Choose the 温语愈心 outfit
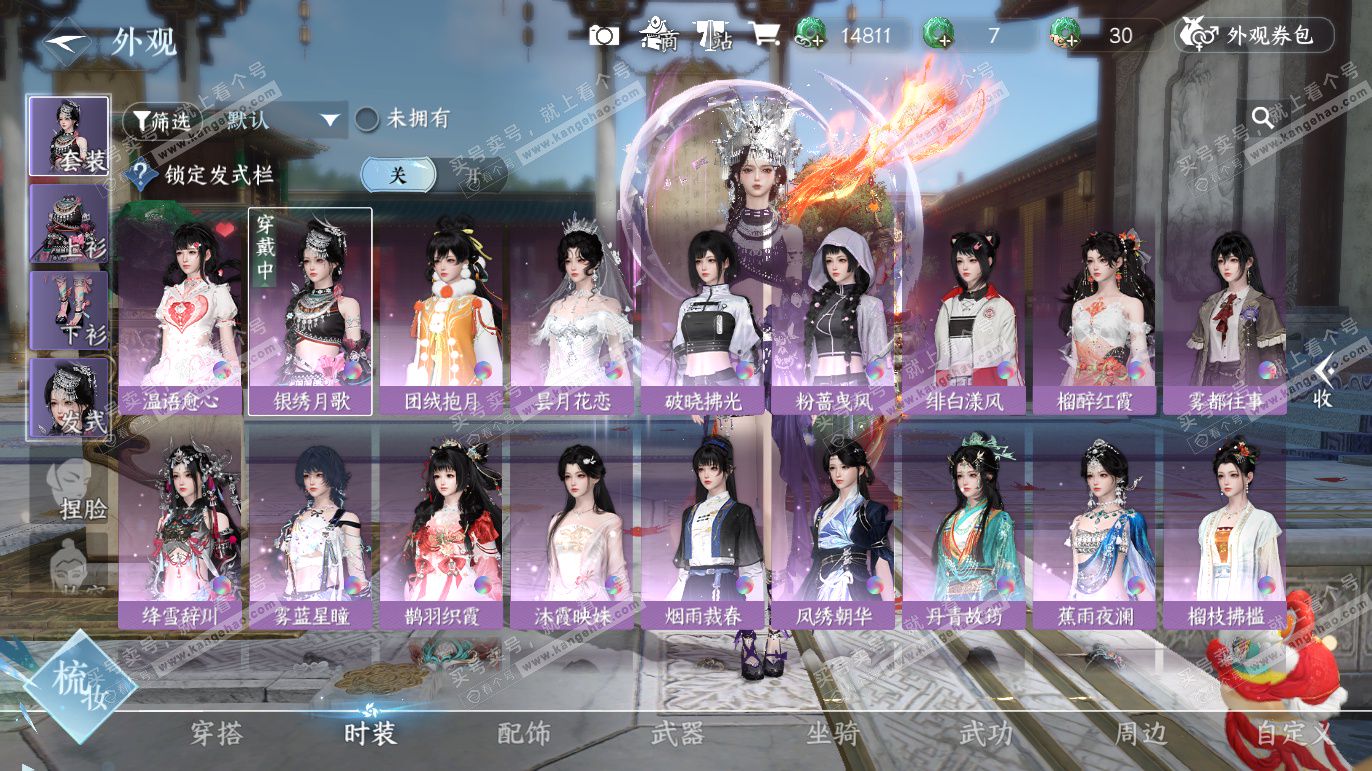Viewport: 1372px width, 771px height. click(180, 312)
